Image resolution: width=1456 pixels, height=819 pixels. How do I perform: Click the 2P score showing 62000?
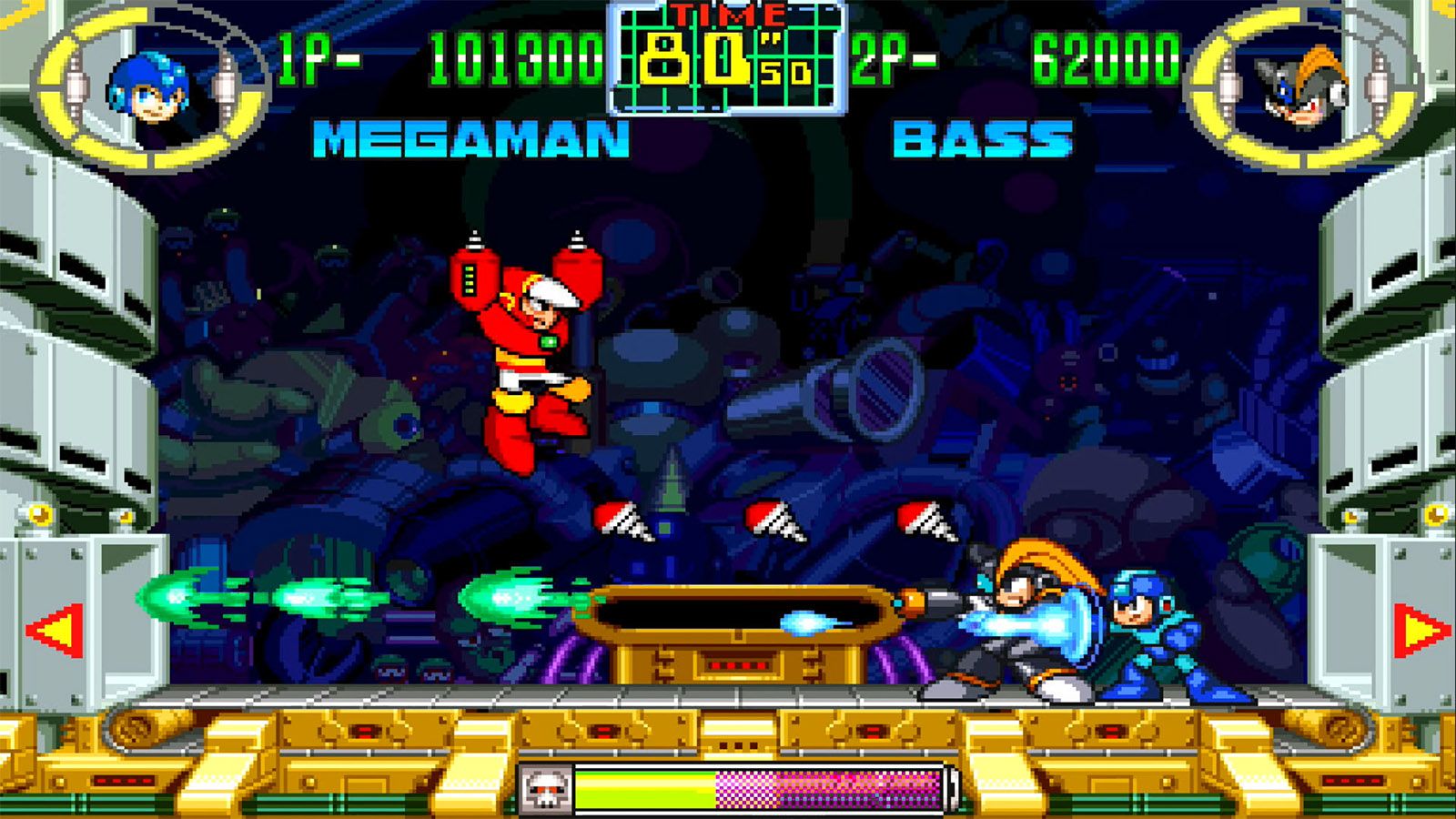click(1106, 59)
